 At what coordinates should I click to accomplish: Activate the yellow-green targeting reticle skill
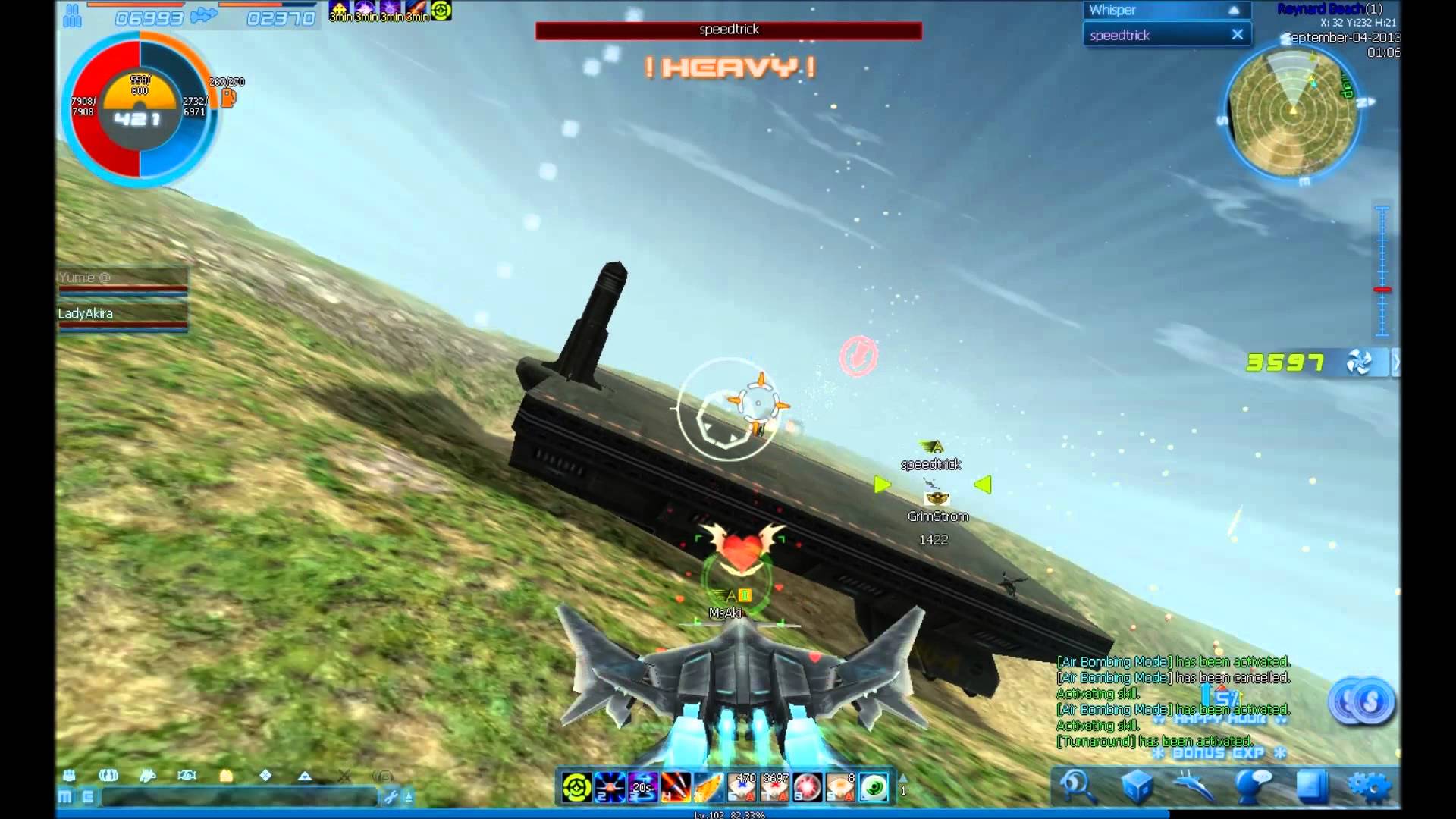coord(576,788)
